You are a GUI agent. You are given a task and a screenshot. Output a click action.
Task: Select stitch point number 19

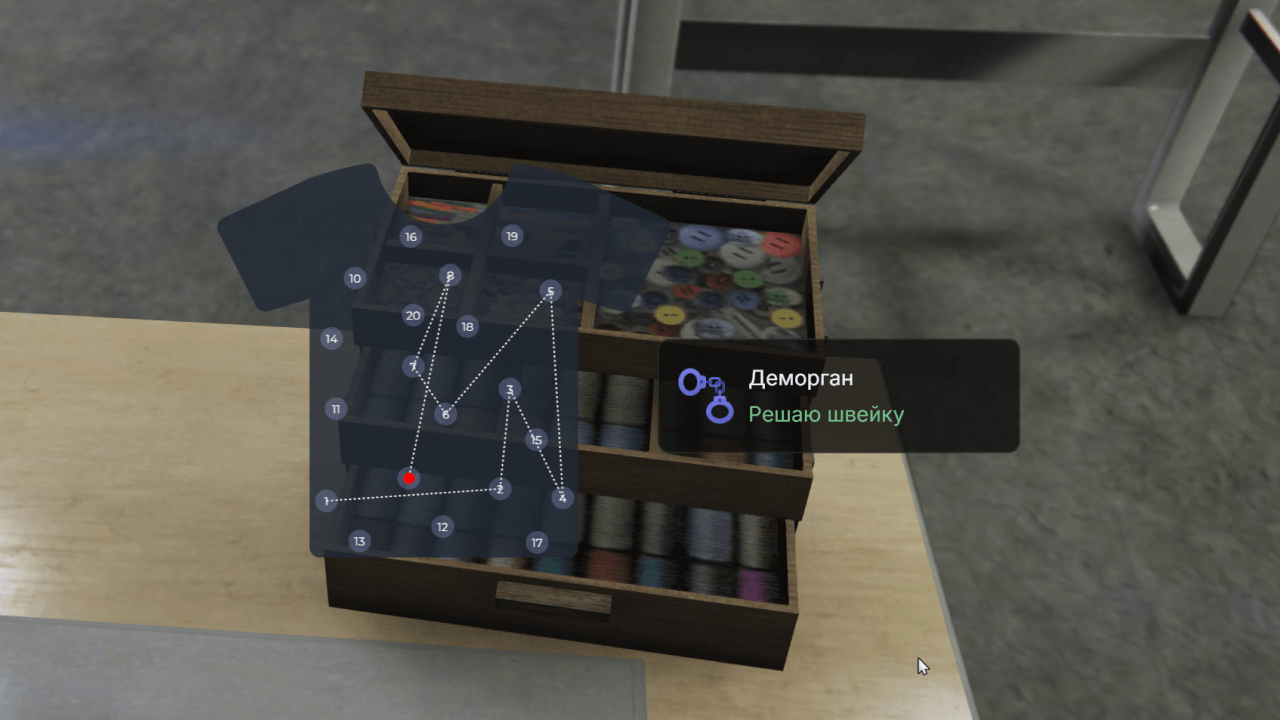(512, 236)
